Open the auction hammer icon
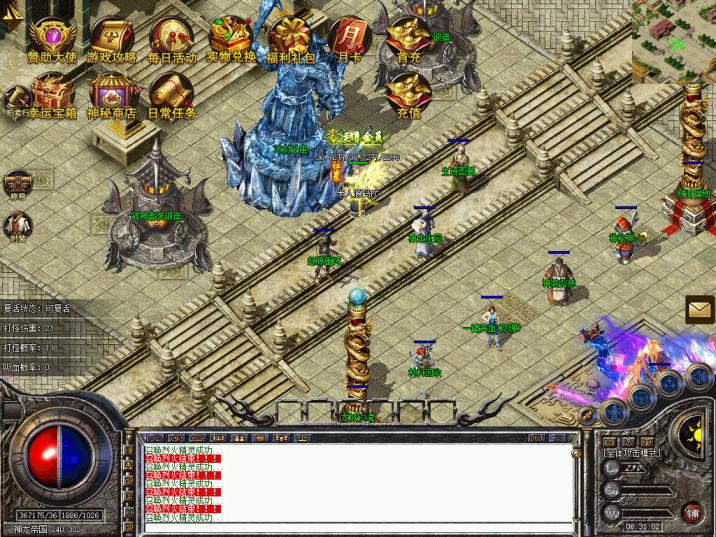Screen dimensions: 716x537 pos(14,98)
